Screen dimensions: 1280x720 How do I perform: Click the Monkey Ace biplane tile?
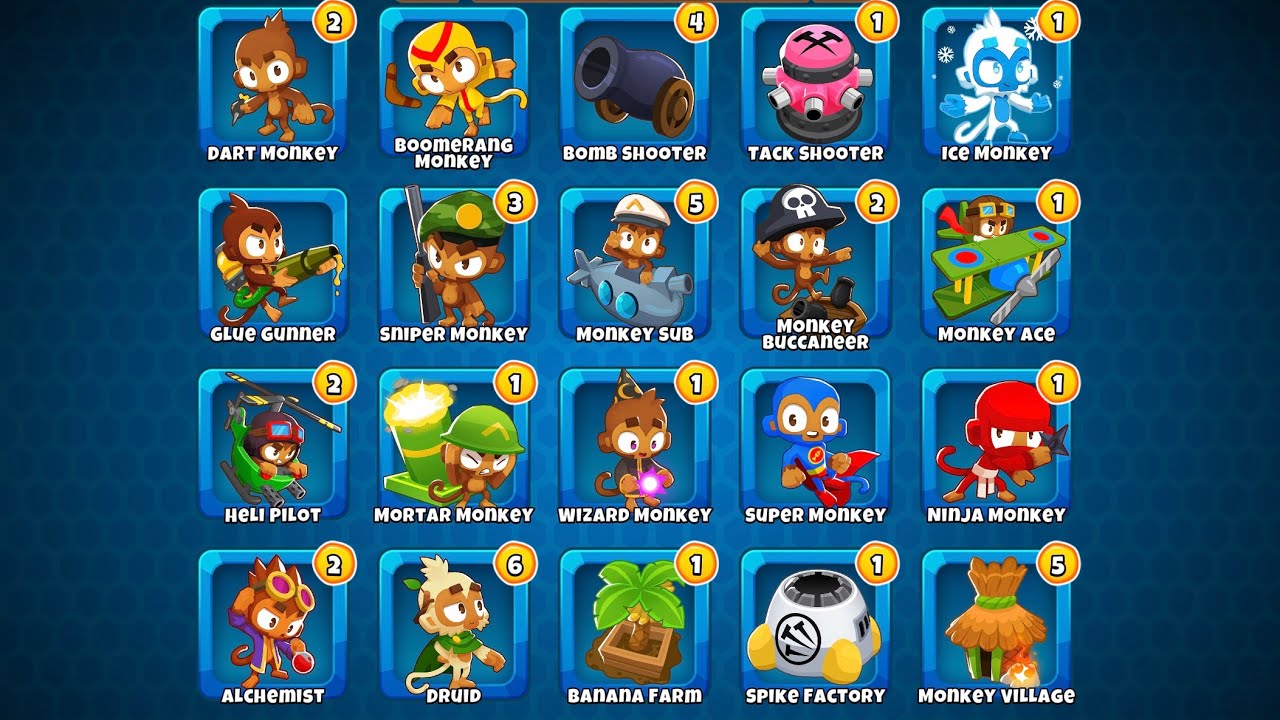point(996,263)
